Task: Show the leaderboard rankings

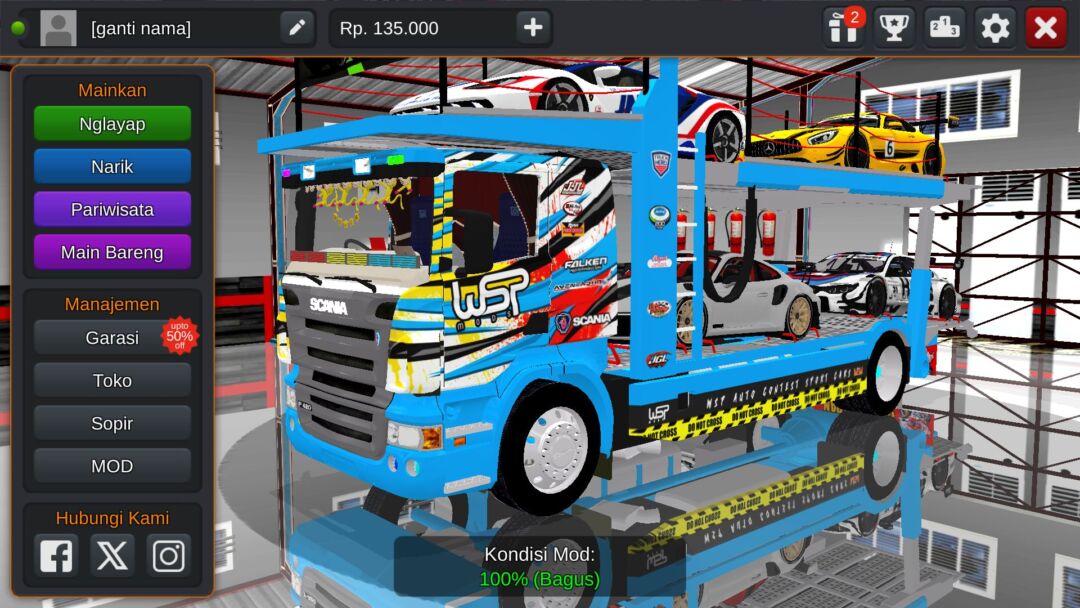Action: [x=945, y=28]
